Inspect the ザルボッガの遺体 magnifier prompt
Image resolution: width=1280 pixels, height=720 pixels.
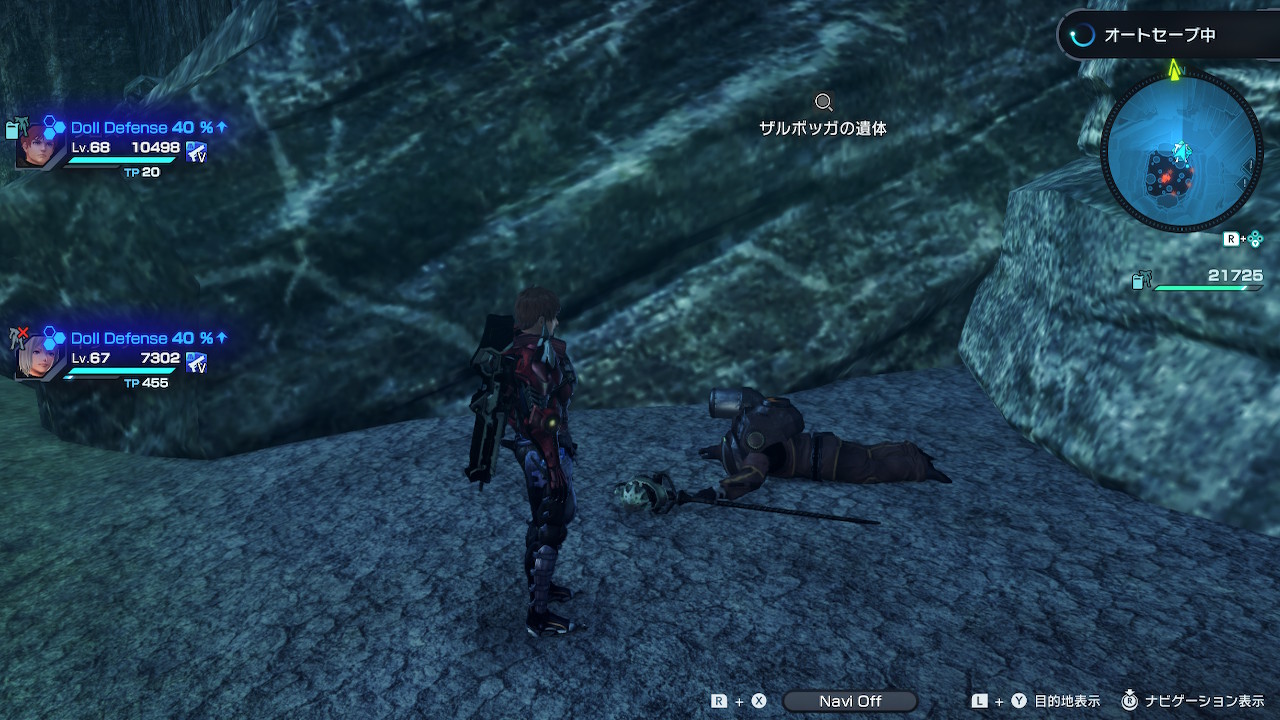(823, 102)
